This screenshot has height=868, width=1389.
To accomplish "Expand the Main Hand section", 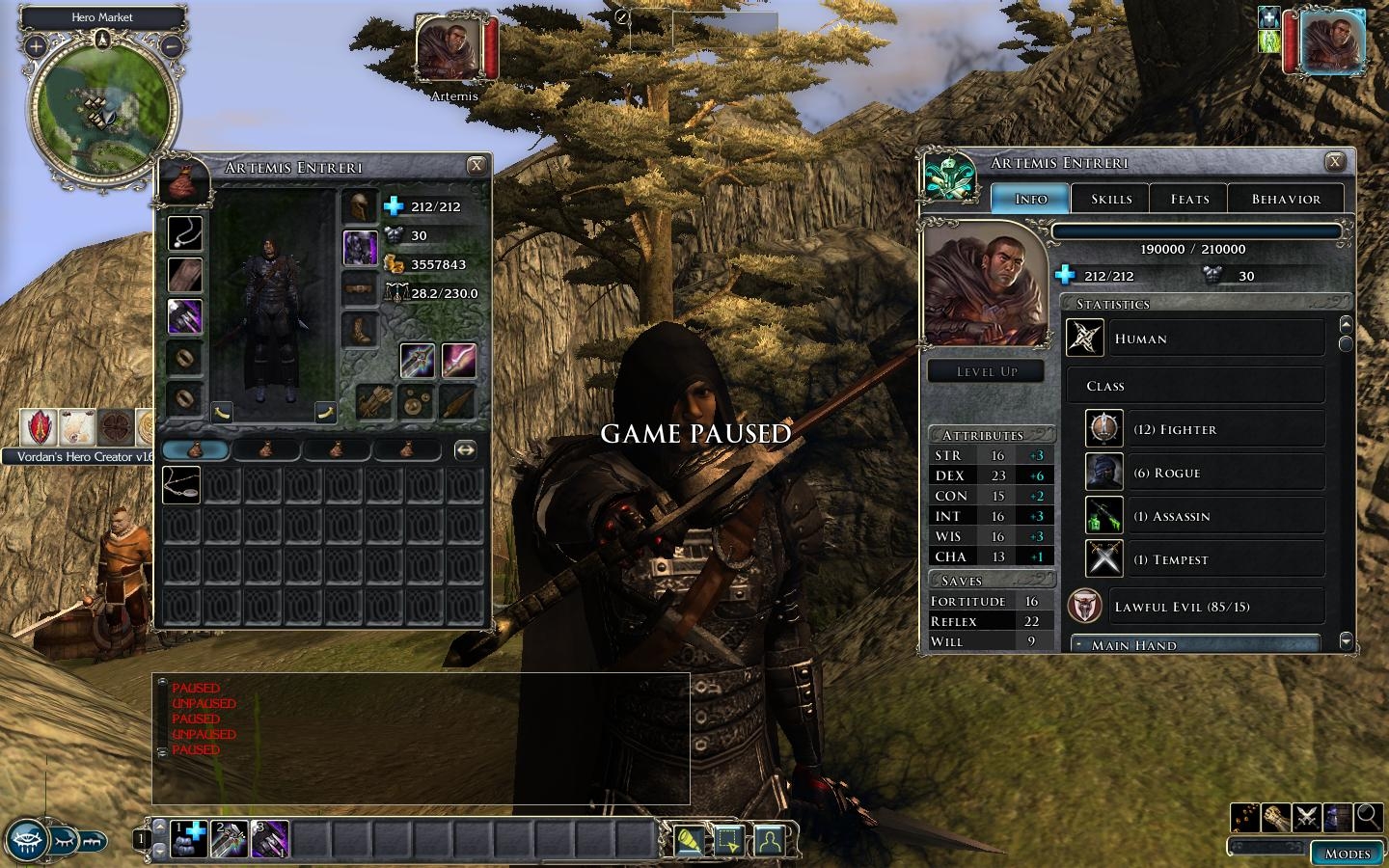I will coord(1196,644).
